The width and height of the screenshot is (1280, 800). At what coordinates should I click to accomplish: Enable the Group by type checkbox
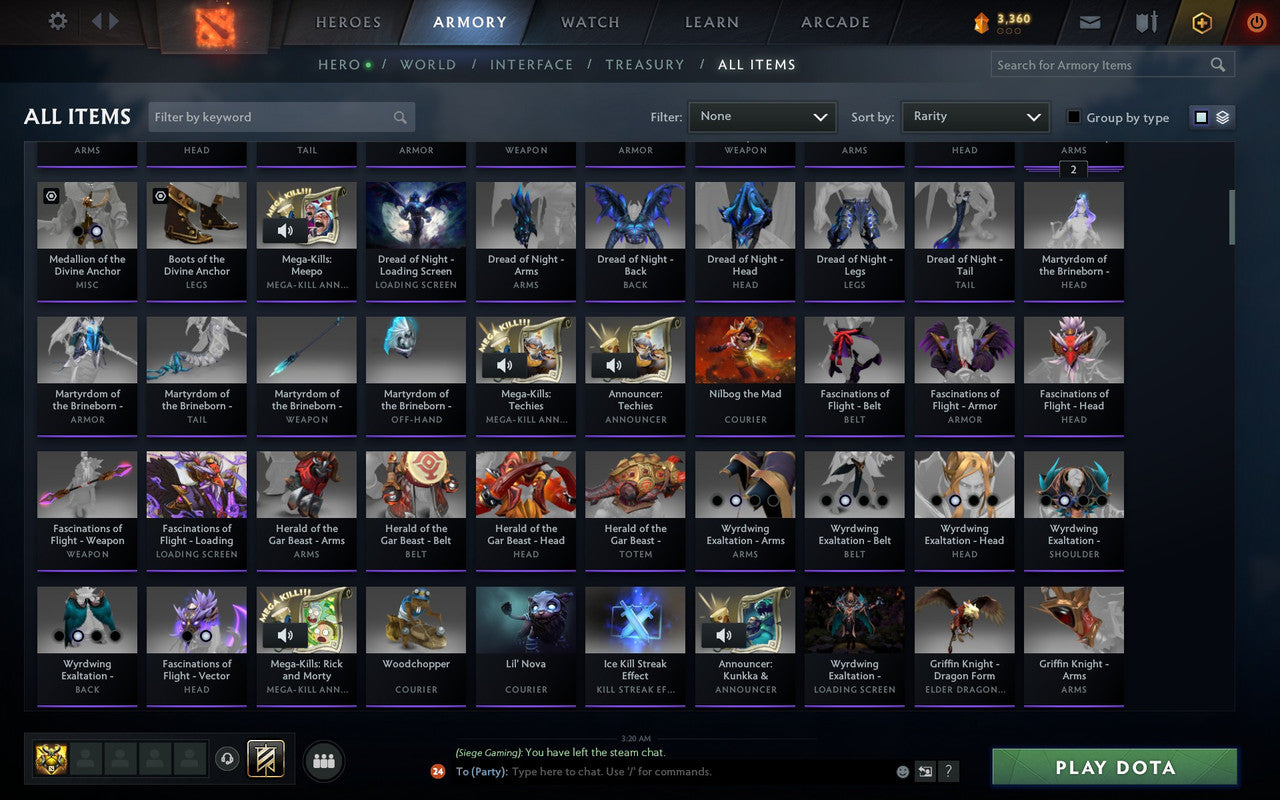click(1076, 117)
